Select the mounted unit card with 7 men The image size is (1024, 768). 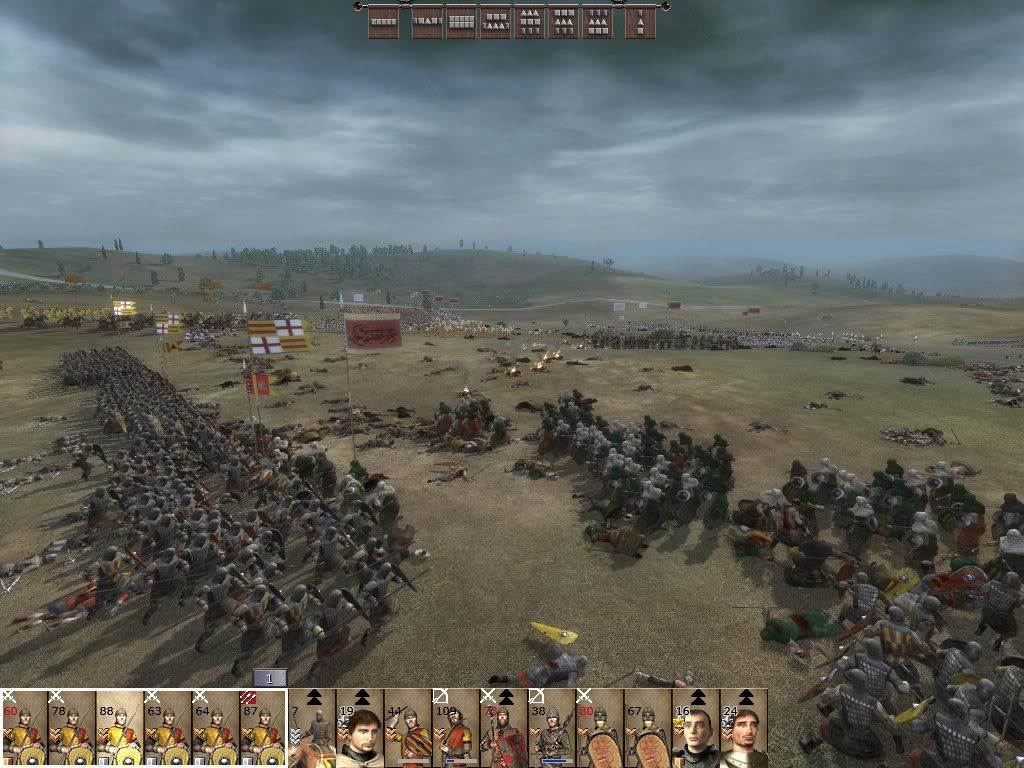tap(312, 728)
